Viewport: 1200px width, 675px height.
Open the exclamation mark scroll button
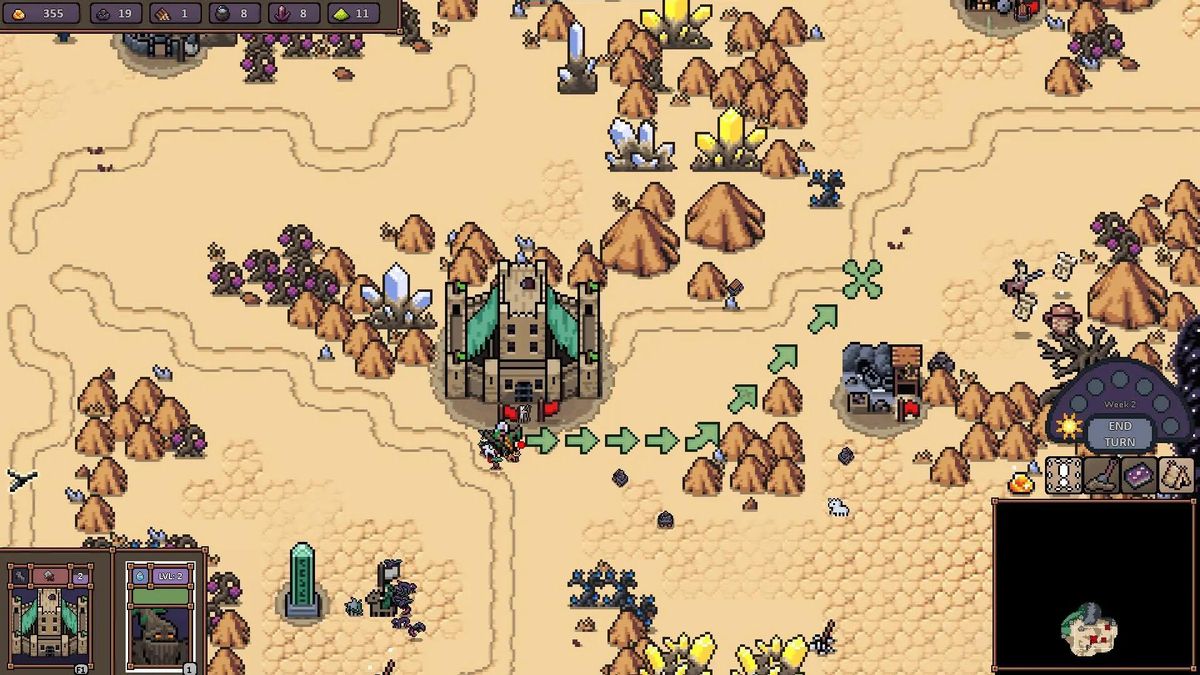pos(1064,476)
